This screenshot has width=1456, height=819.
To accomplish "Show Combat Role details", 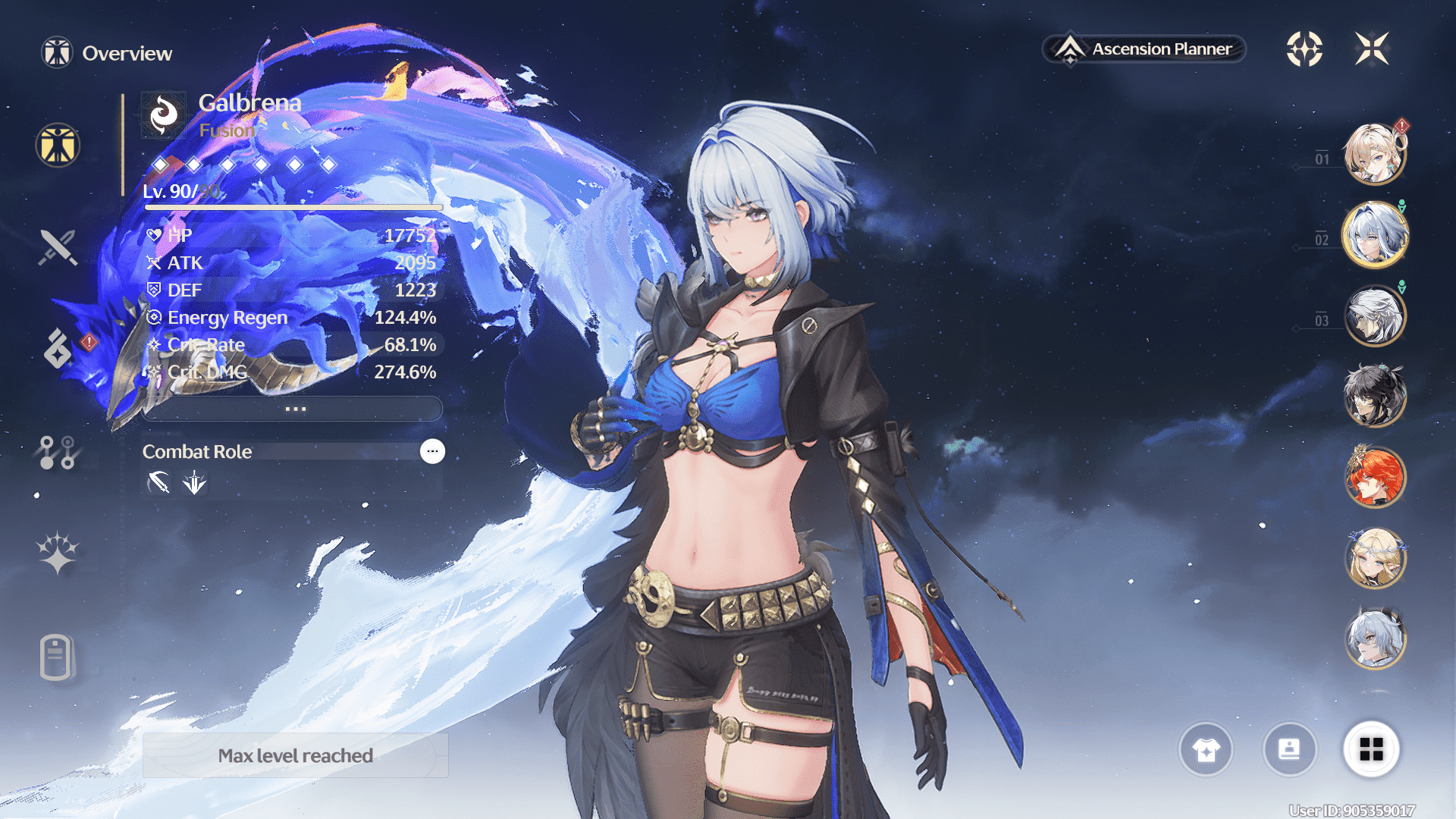I will click(x=432, y=452).
